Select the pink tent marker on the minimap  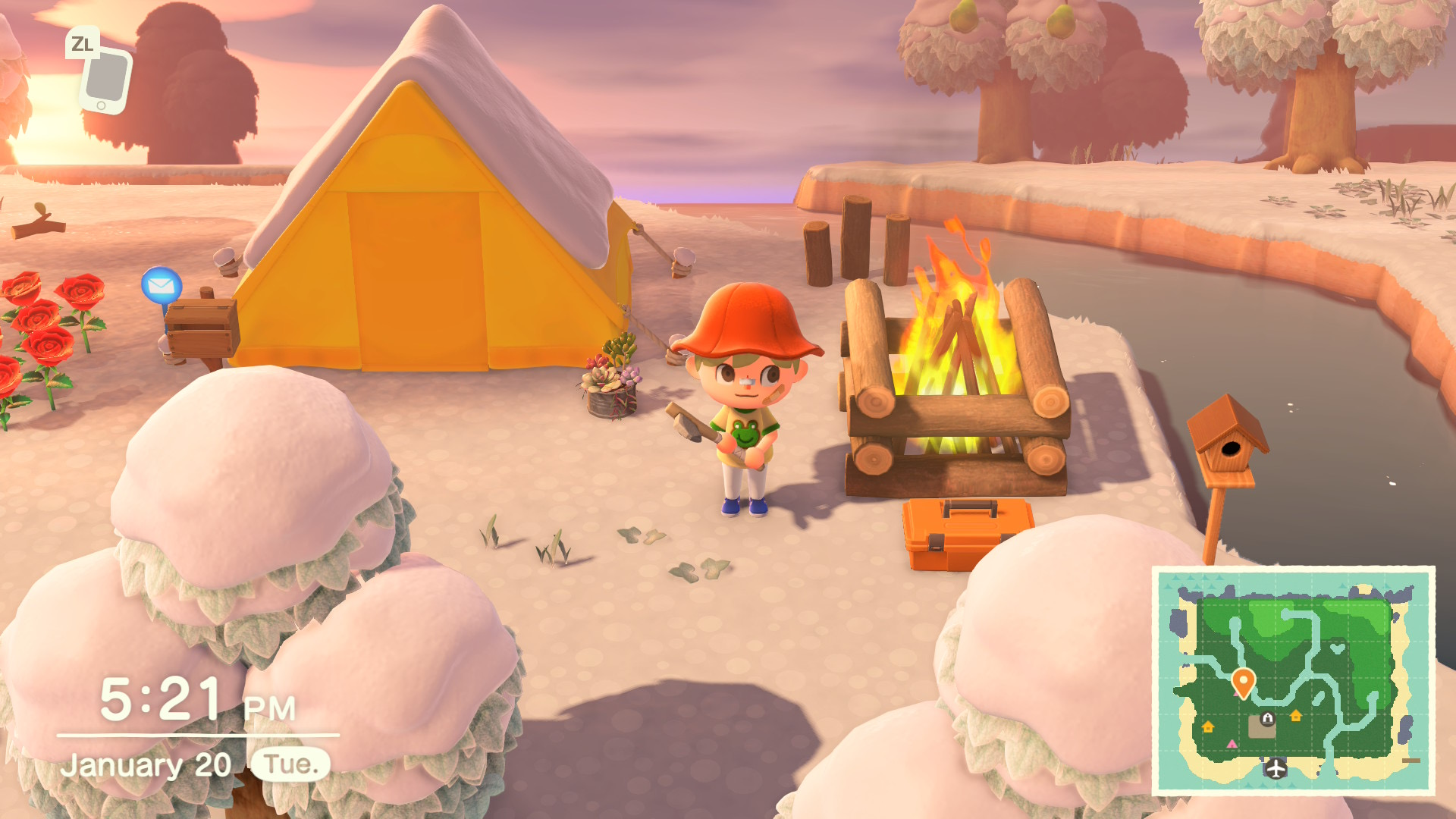coord(1231,744)
